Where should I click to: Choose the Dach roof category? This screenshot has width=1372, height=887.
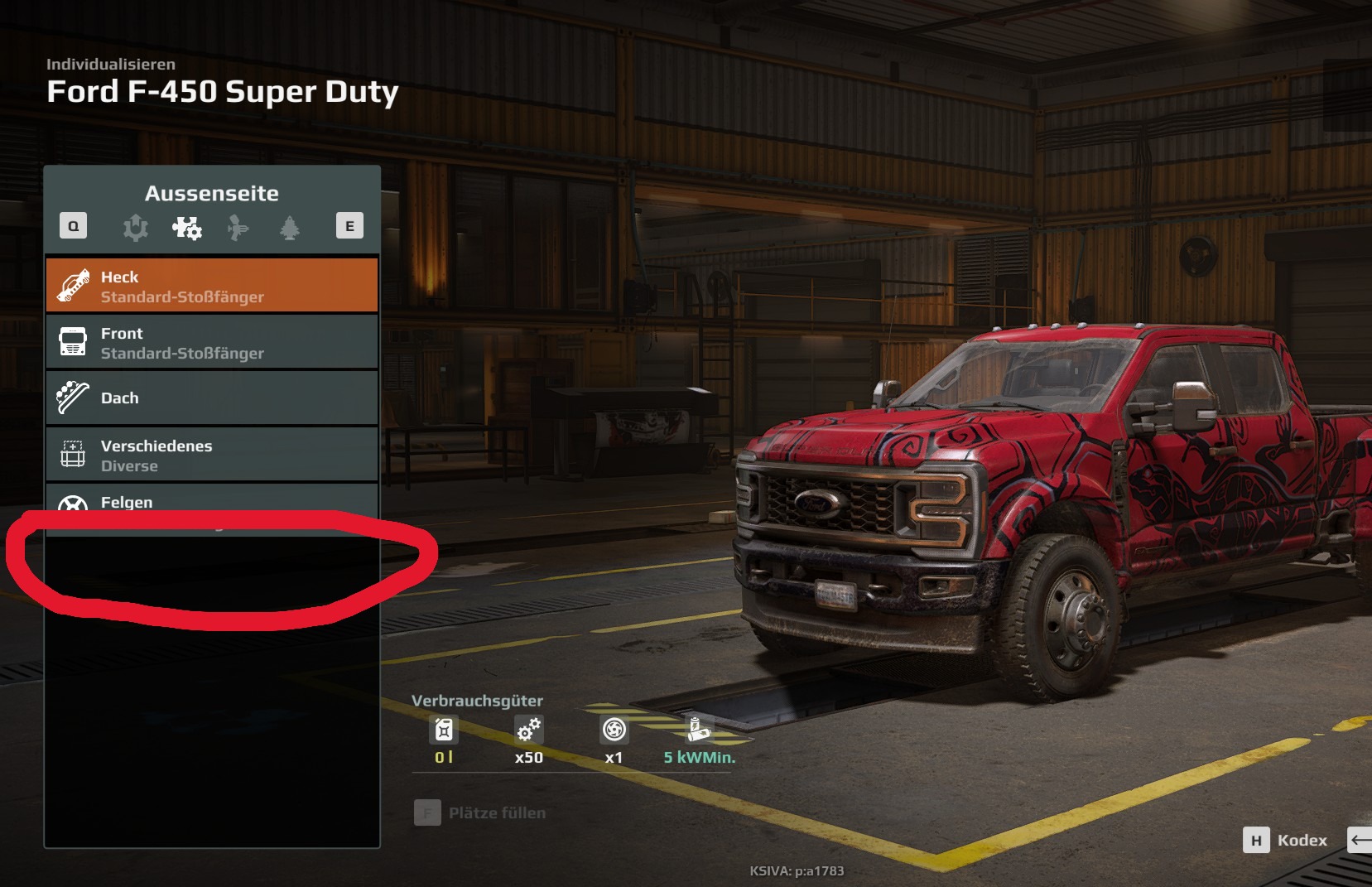point(212,398)
